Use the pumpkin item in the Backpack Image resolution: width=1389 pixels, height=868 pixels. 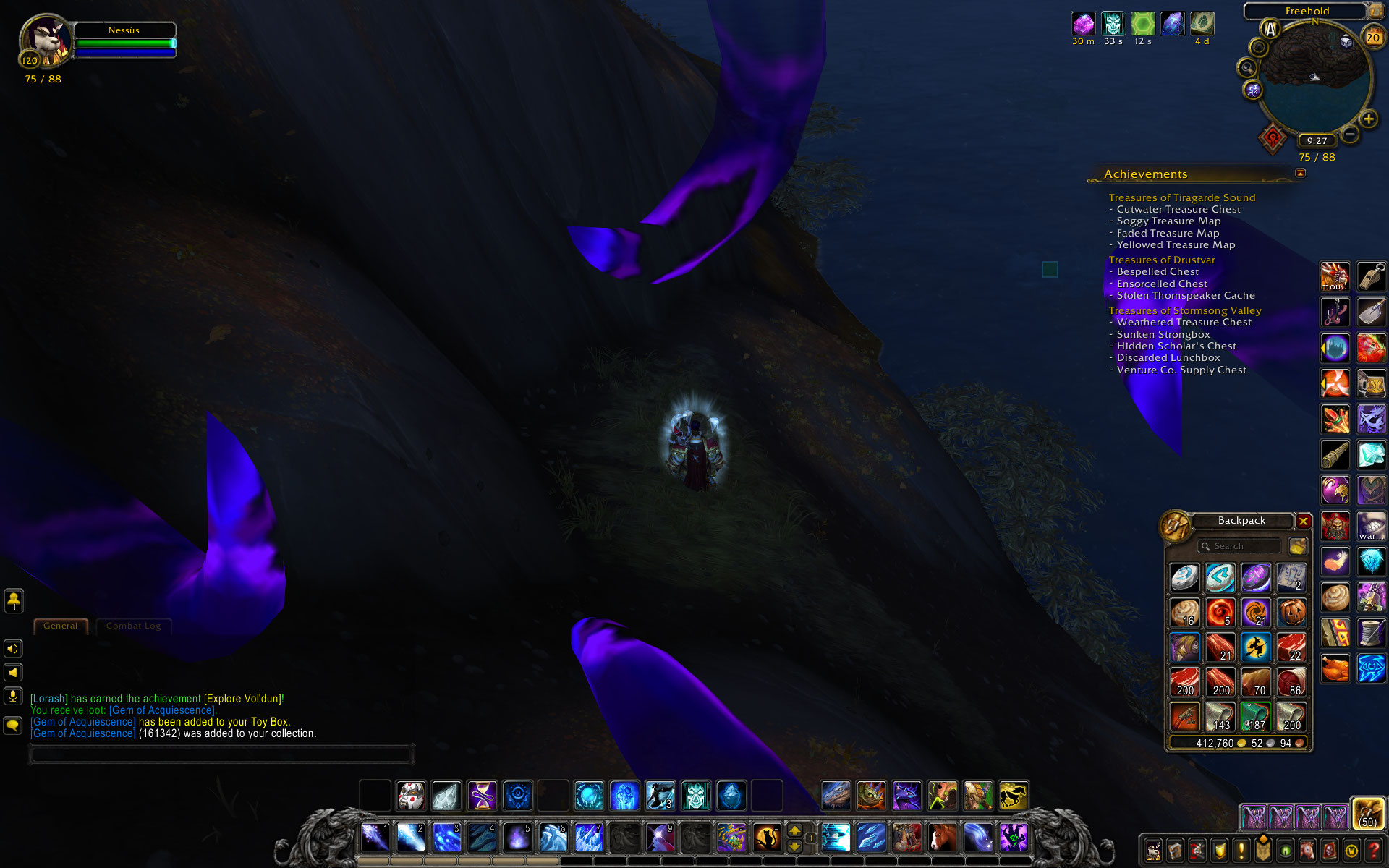(1291, 613)
